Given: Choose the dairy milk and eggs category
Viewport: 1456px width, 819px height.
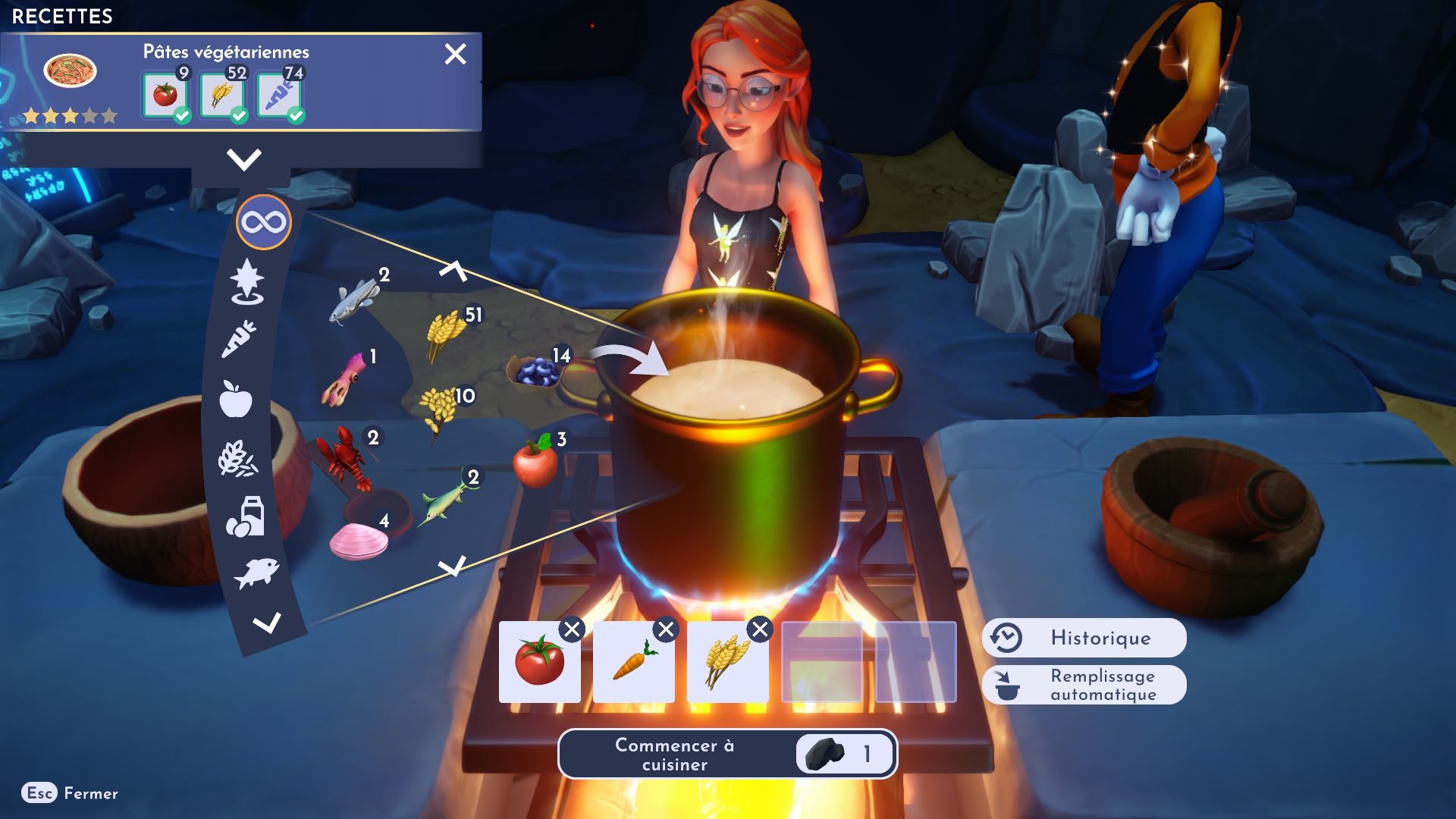Looking at the screenshot, I should click(x=245, y=517).
